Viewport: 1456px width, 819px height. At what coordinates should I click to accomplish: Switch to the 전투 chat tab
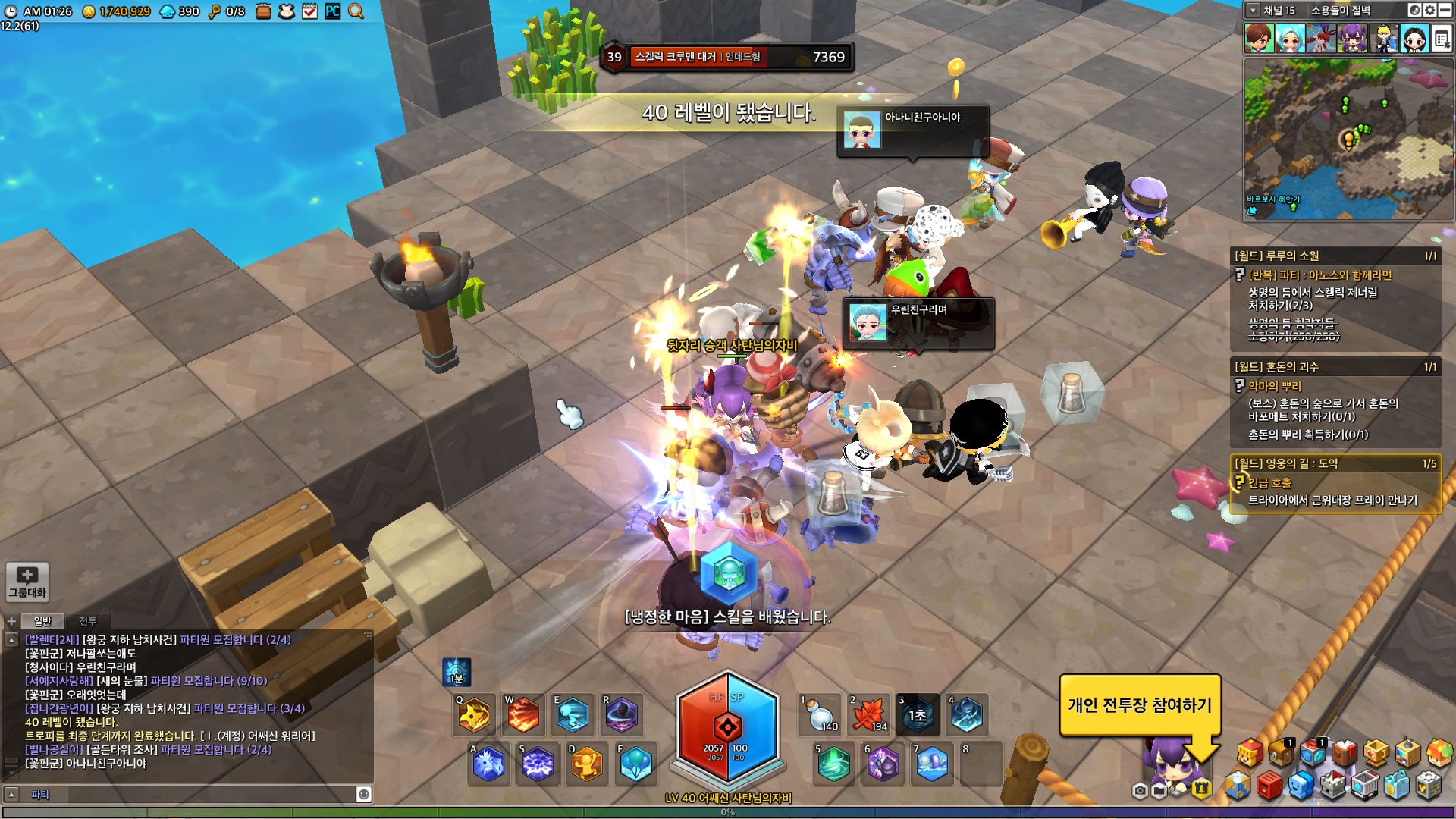(88, 621)
